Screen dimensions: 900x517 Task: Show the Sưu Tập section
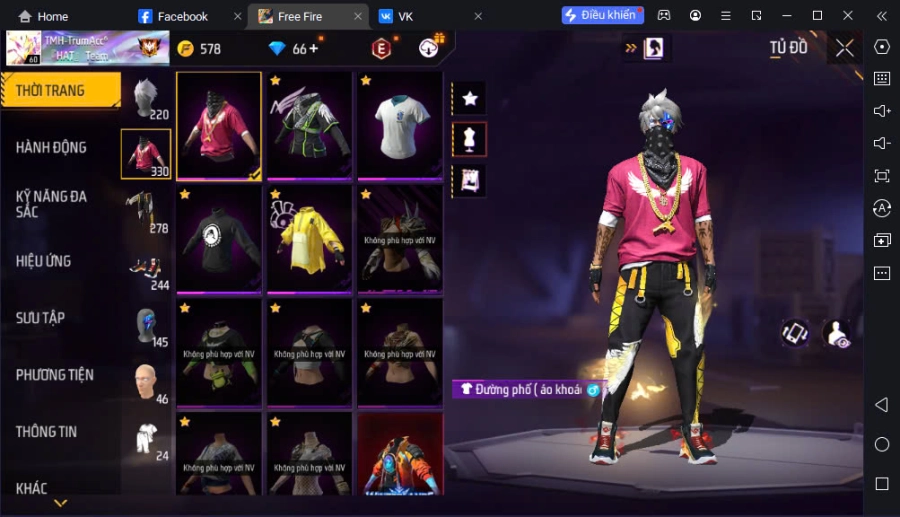click(x=41, y=318)
